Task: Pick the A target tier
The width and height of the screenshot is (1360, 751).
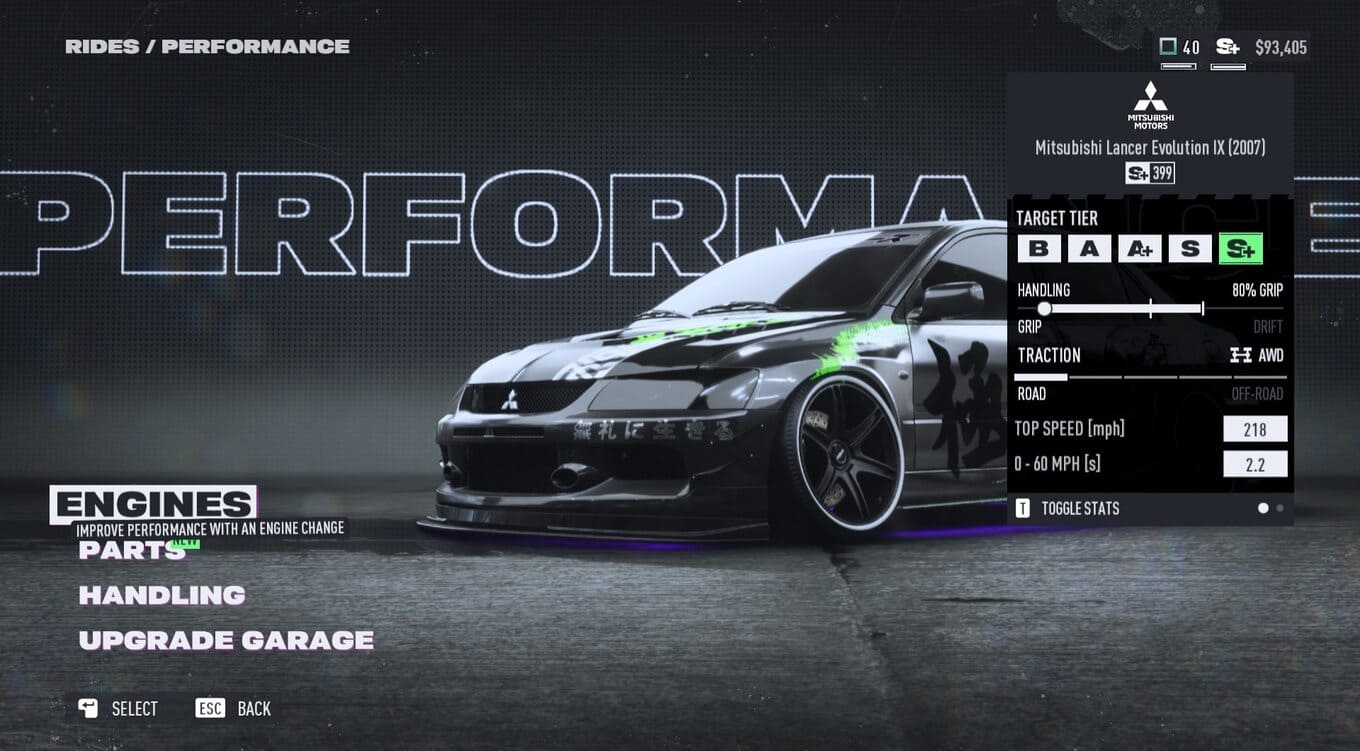Action: [x=1089, y=249]
